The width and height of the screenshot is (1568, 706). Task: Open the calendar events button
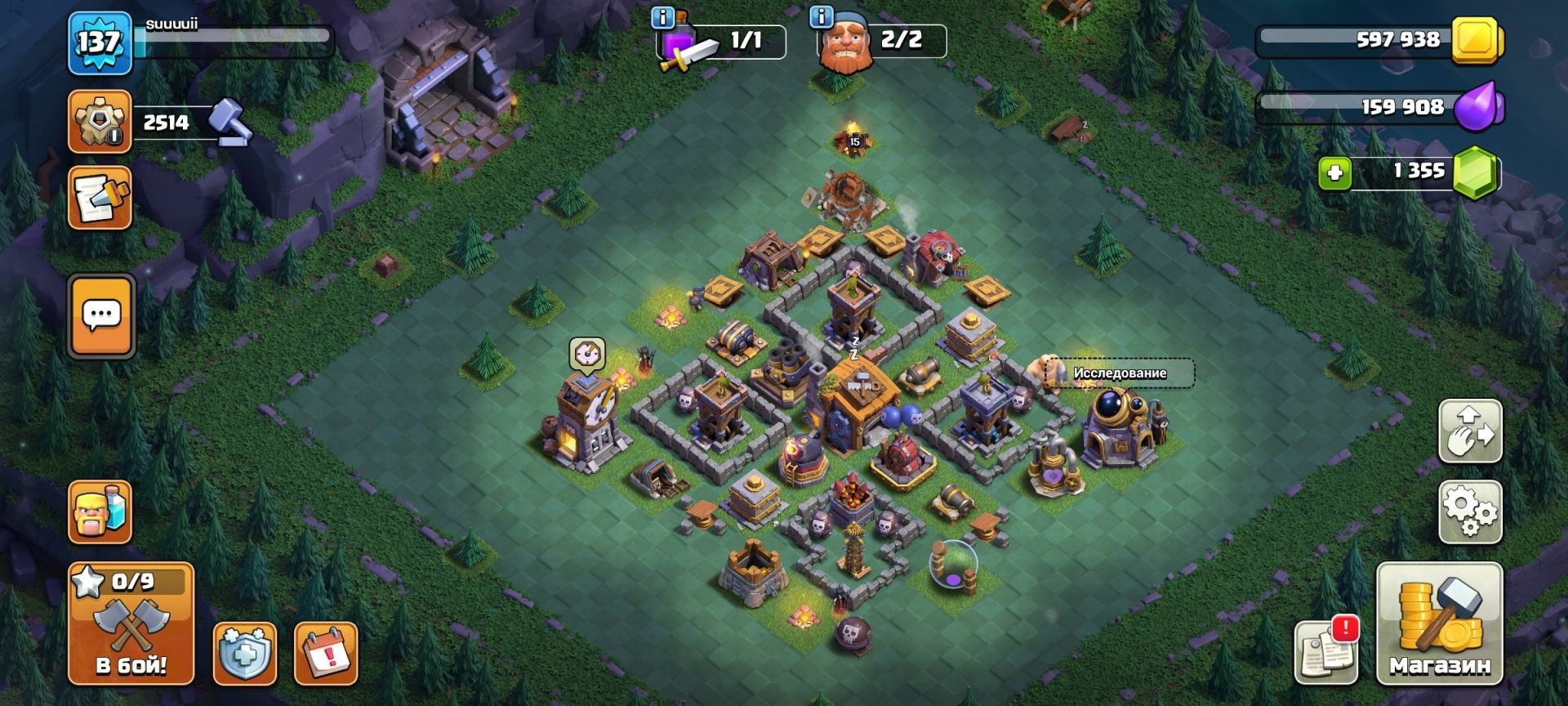click(326, 653)
